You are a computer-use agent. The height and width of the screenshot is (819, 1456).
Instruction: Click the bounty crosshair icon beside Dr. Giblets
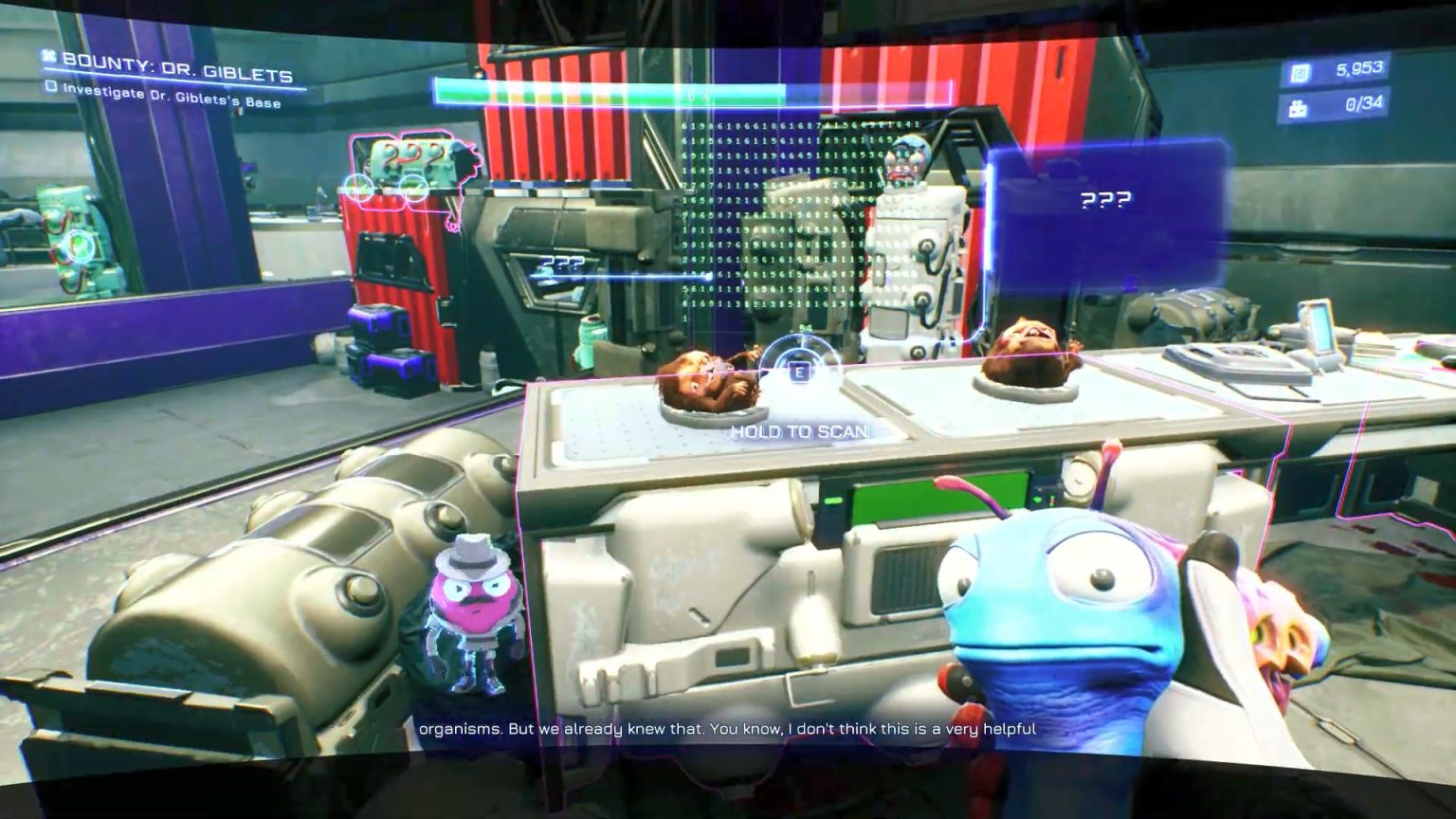(x=47, y=56)
